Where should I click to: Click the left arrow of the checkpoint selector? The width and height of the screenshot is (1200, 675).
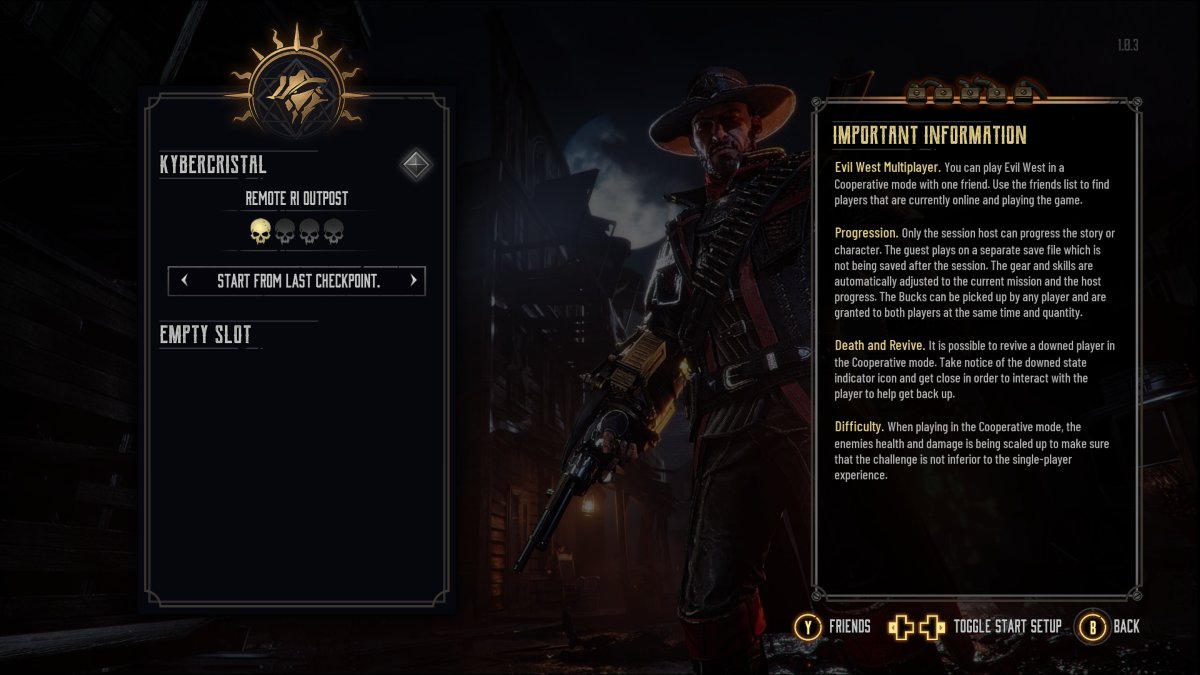click(184, 281)
